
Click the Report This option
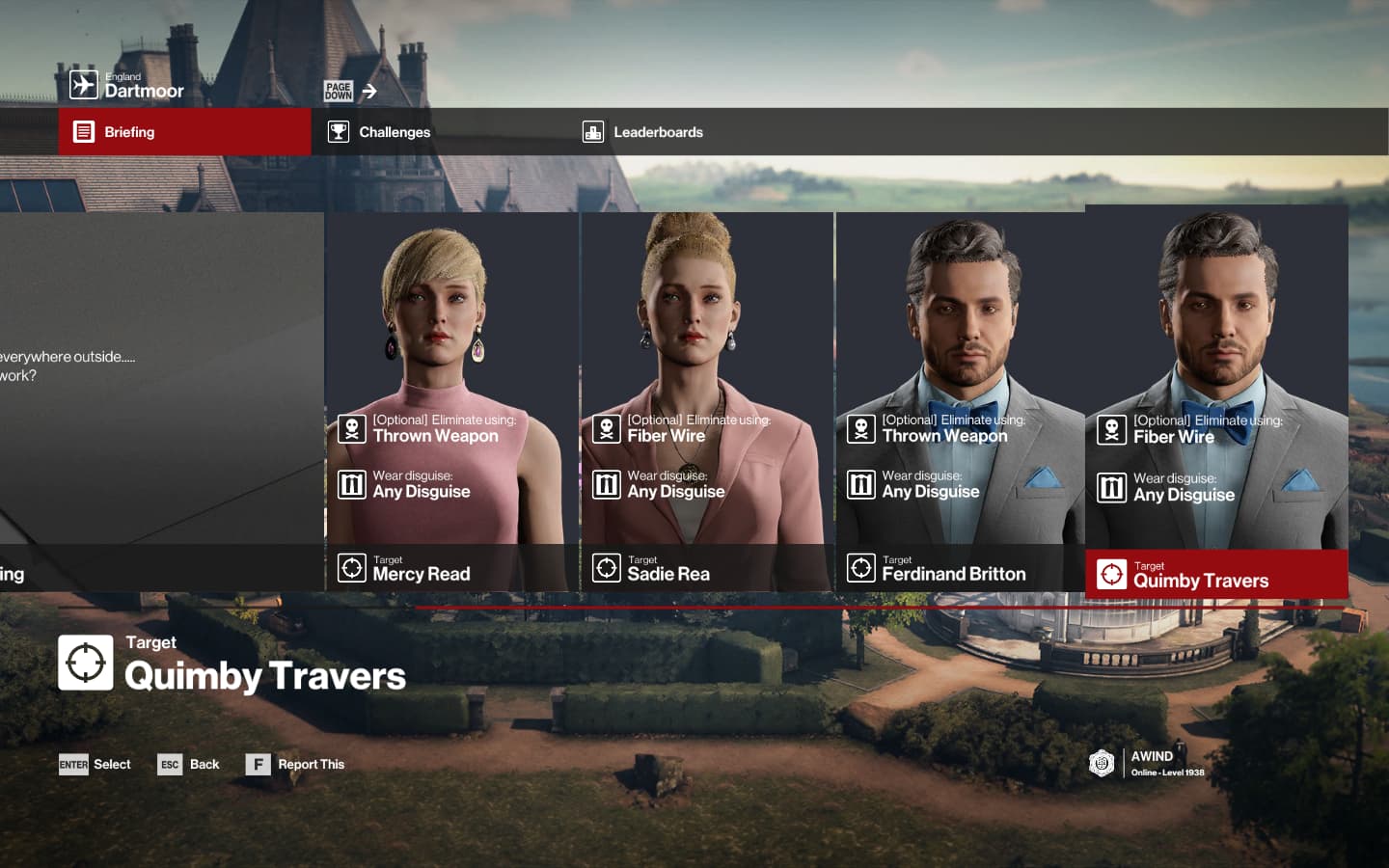[x=295, y=765]
